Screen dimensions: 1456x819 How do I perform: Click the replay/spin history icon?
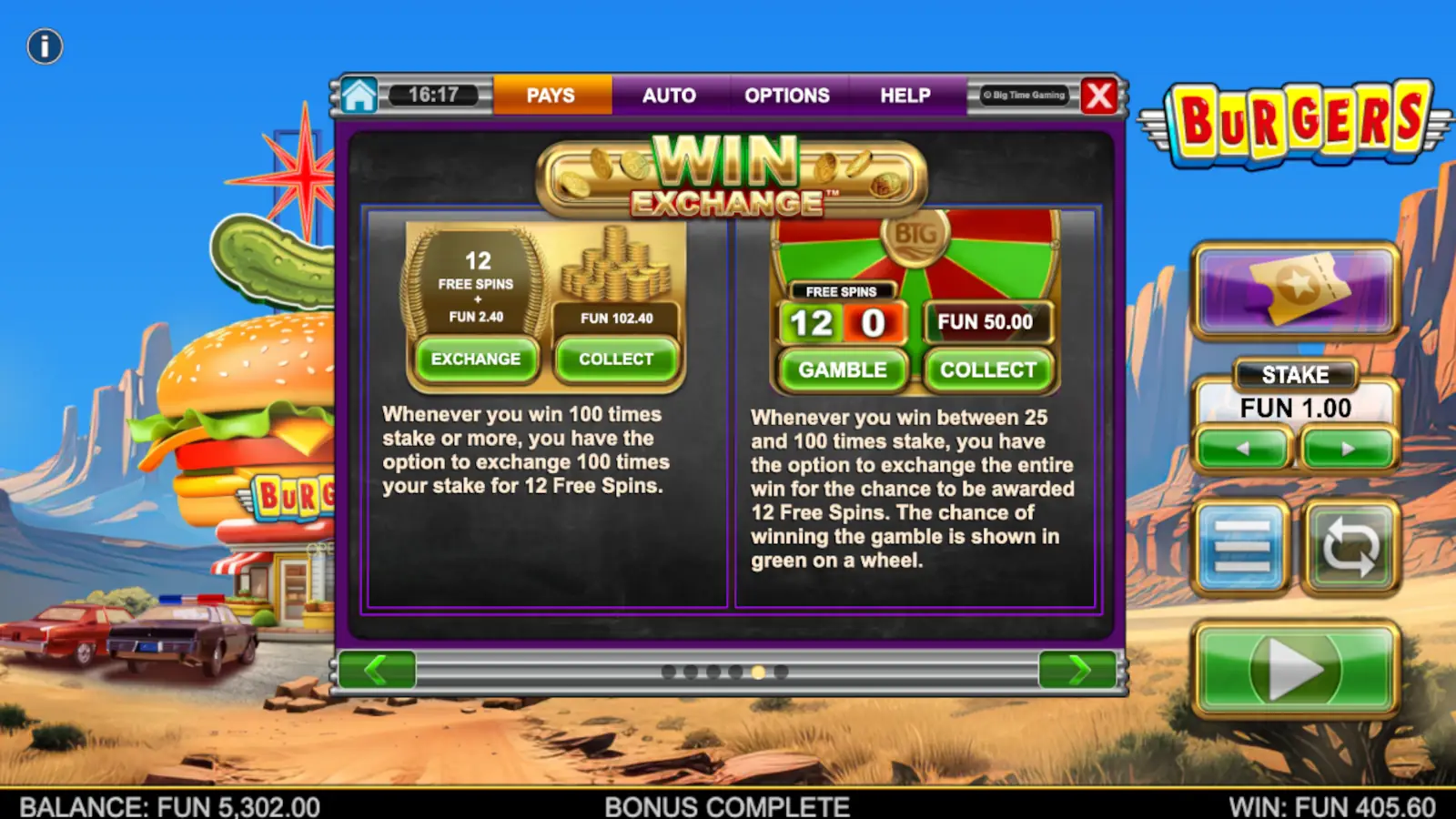[x=1350, y=547]
